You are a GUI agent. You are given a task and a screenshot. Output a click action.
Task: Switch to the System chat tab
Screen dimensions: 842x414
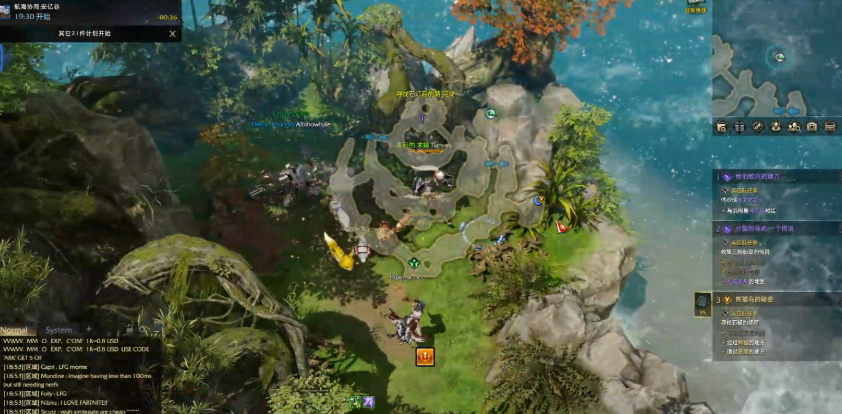click(x=59, y=329)
